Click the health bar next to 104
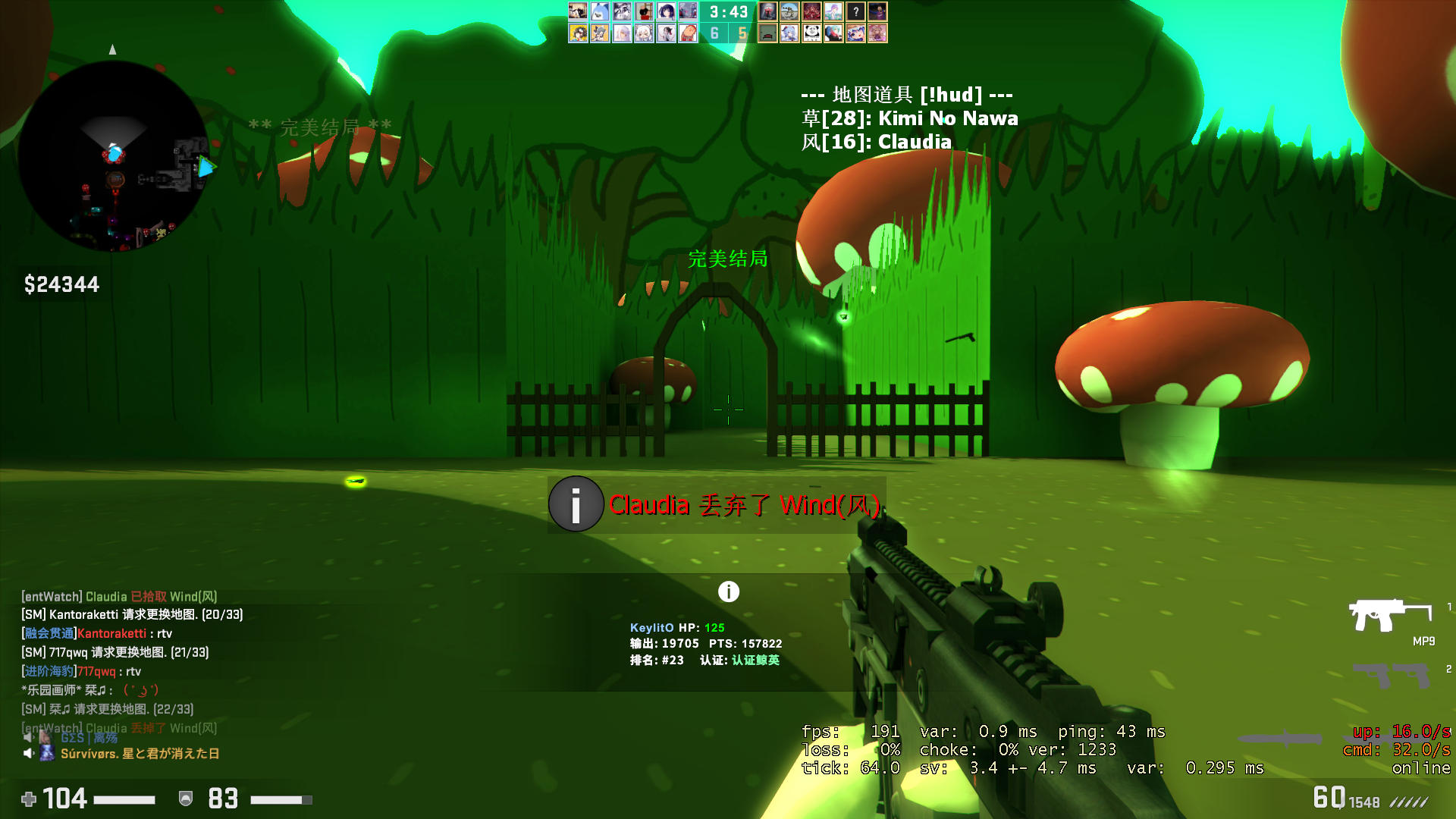 pyautogui.click(x=124, y=799)
